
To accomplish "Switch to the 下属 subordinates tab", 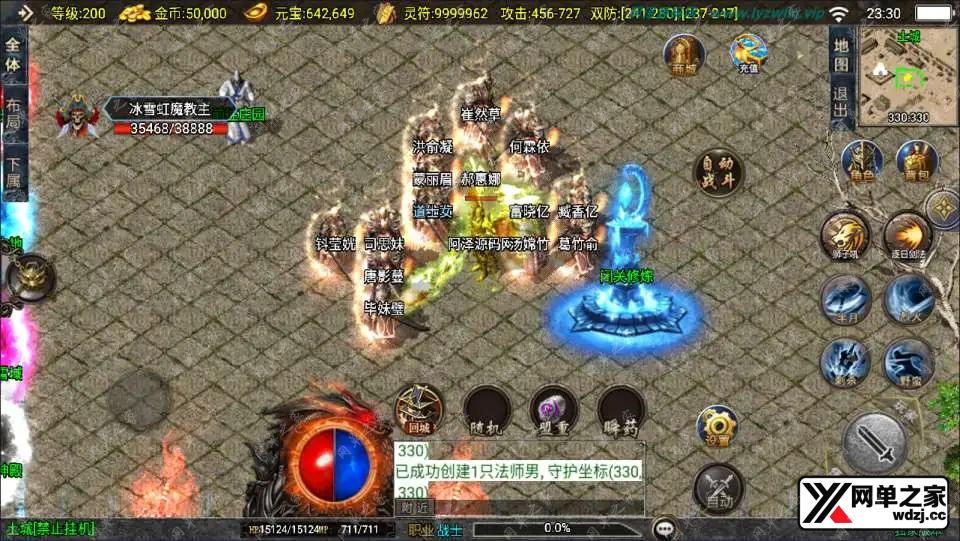I will [13, 174].
